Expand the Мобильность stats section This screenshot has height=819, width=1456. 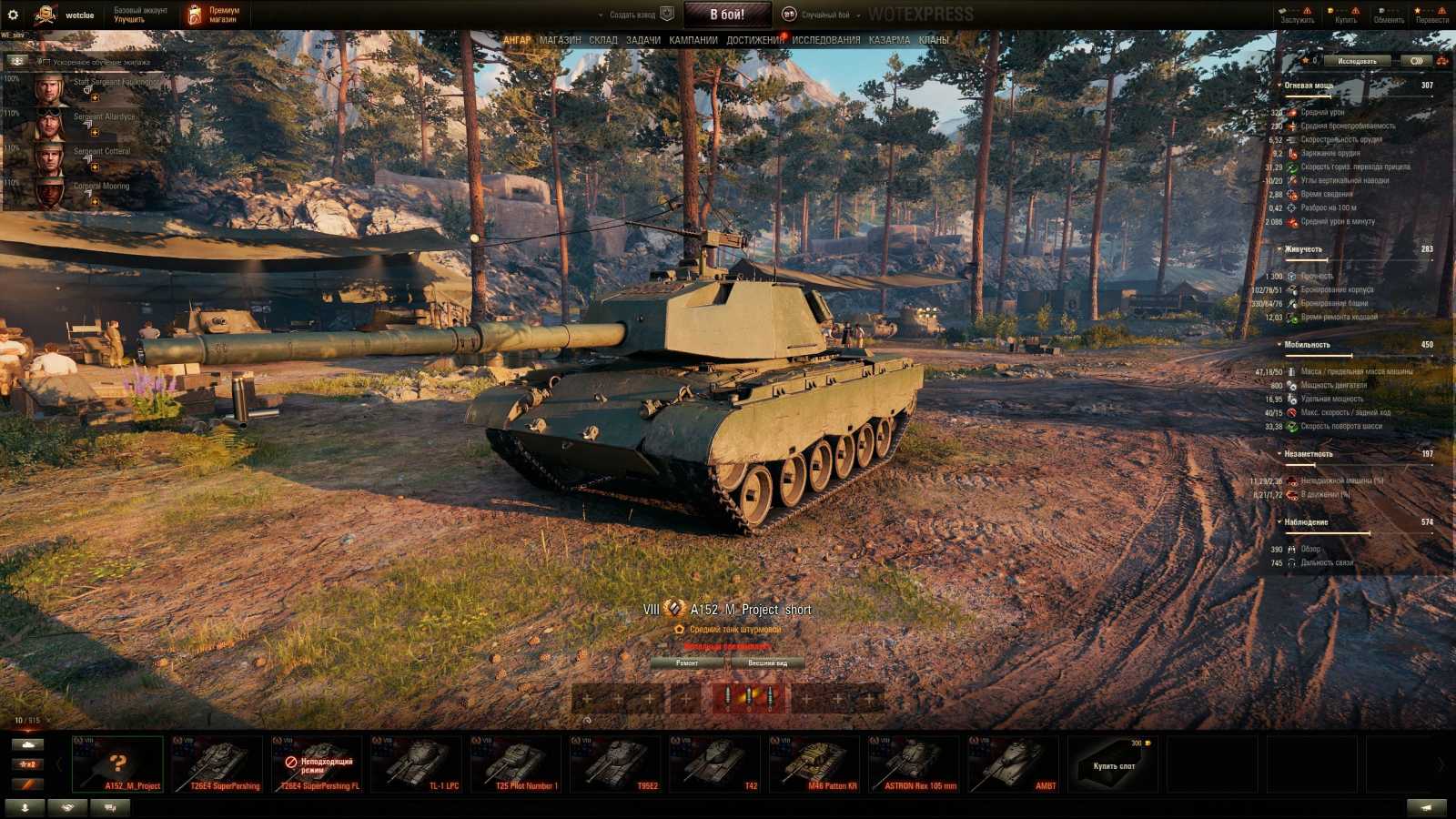point(1279,345)
